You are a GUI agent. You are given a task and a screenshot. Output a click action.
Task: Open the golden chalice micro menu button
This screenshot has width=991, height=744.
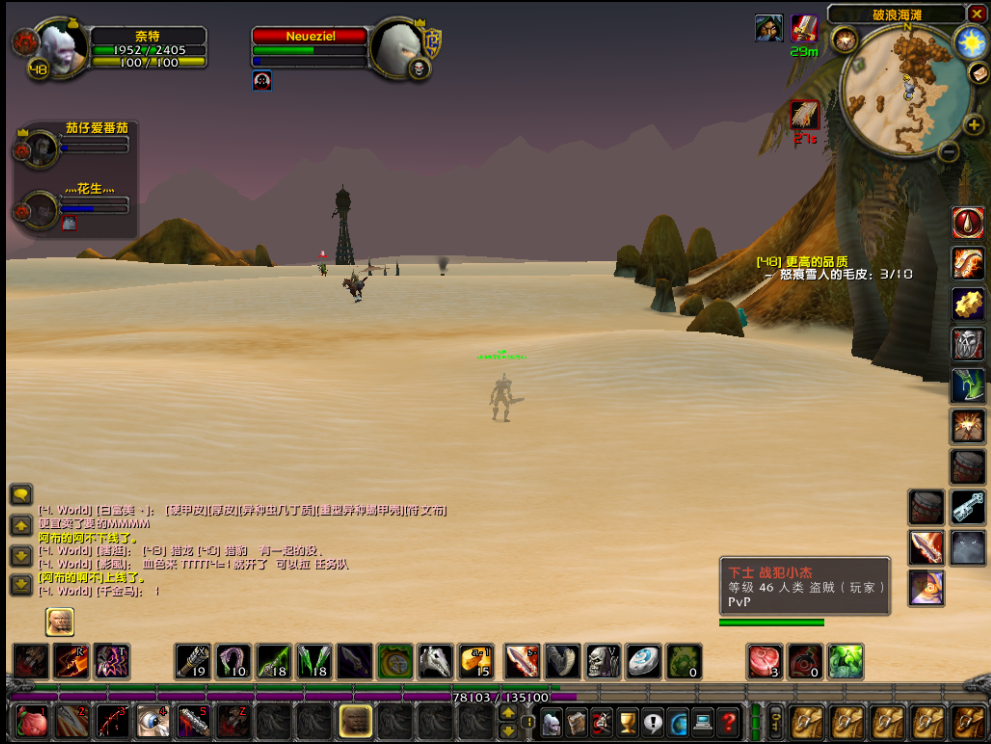[x=627, y=720]
